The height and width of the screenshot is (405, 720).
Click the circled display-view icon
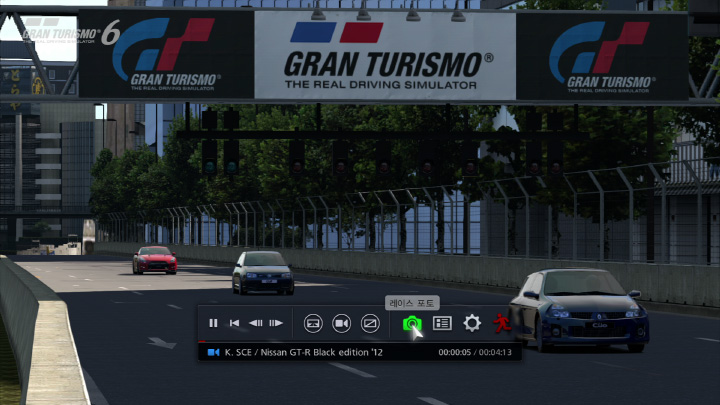pyautogui.click(x=313, y=323)
